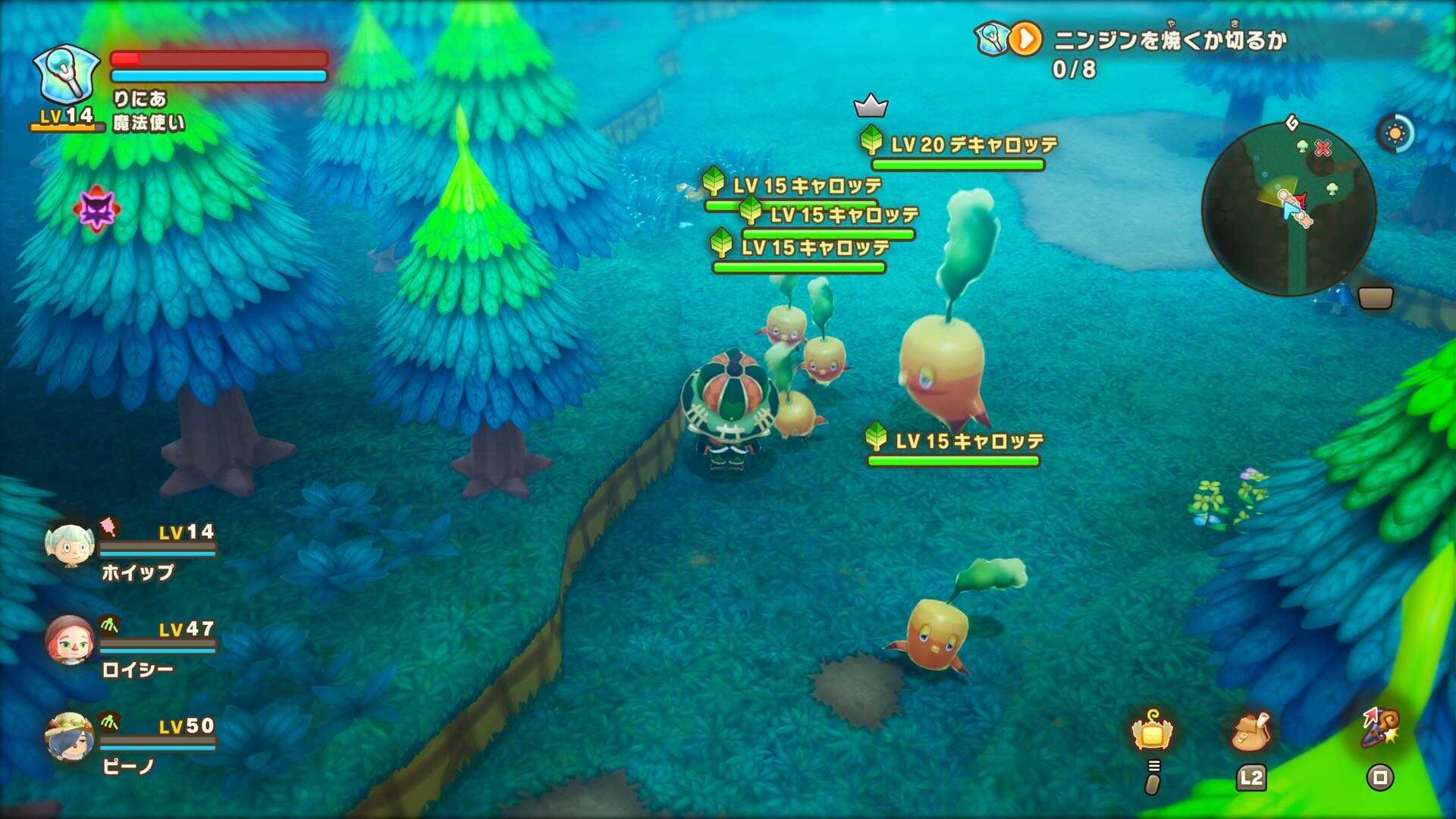Click the G compass marker on the minimap

point(1292,123)
